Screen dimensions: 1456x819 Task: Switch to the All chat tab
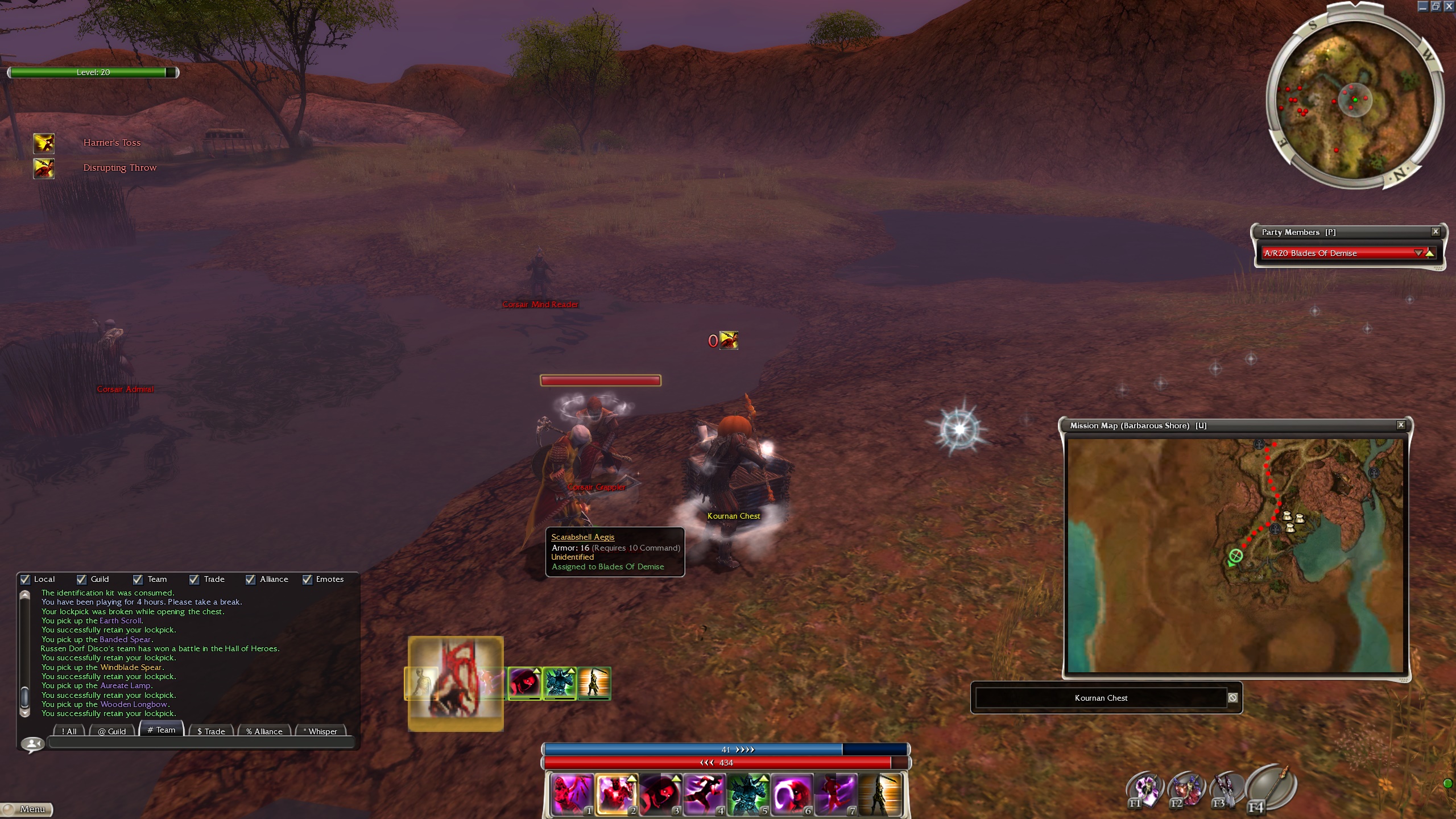(x=69, y=731)
